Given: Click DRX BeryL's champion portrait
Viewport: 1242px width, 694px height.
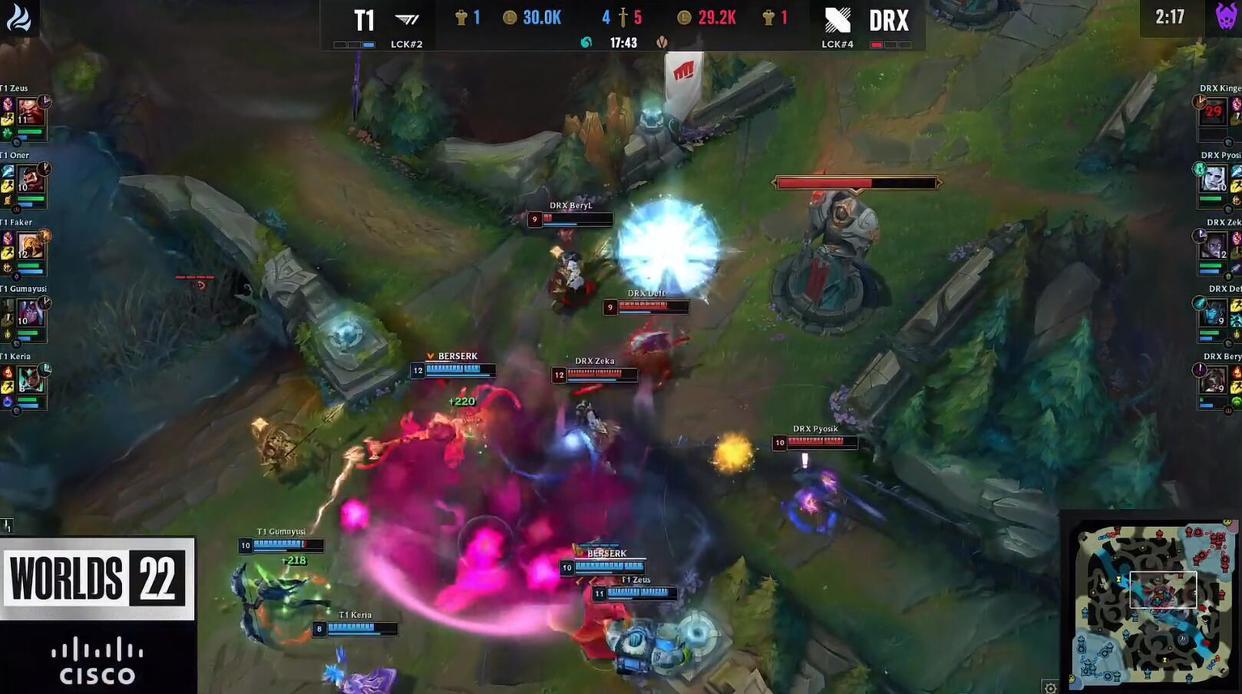Looking at the screenshot, I should pyautogui.click(x=1213, y=379).
